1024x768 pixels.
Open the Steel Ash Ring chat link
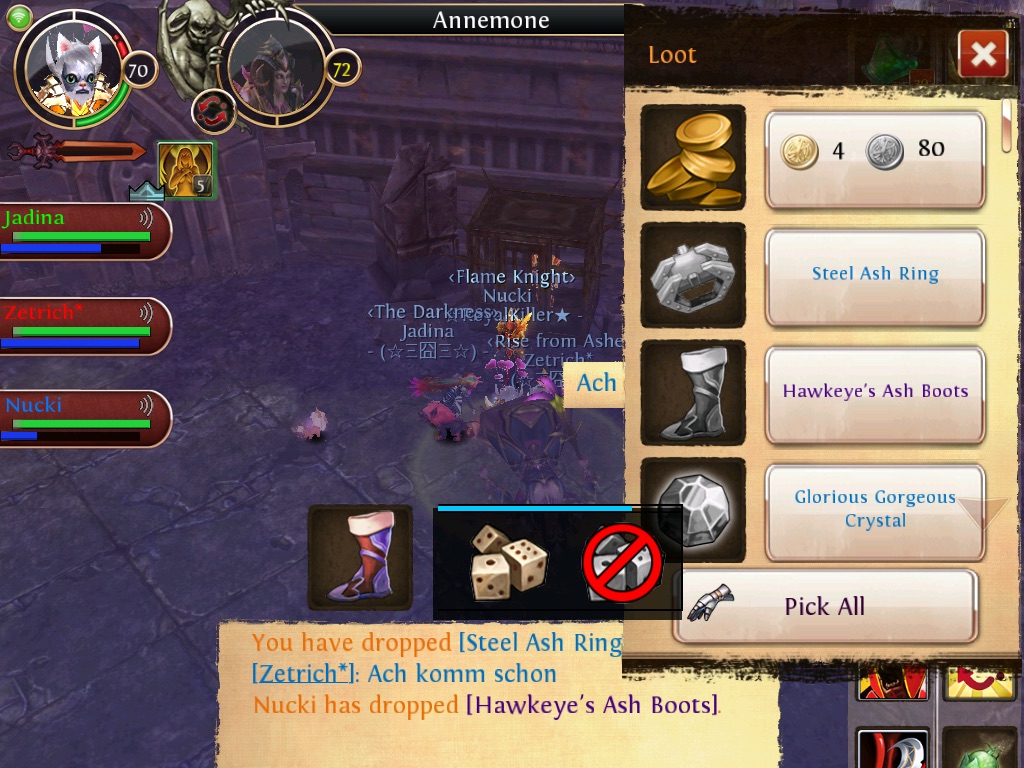coord(540,643)
